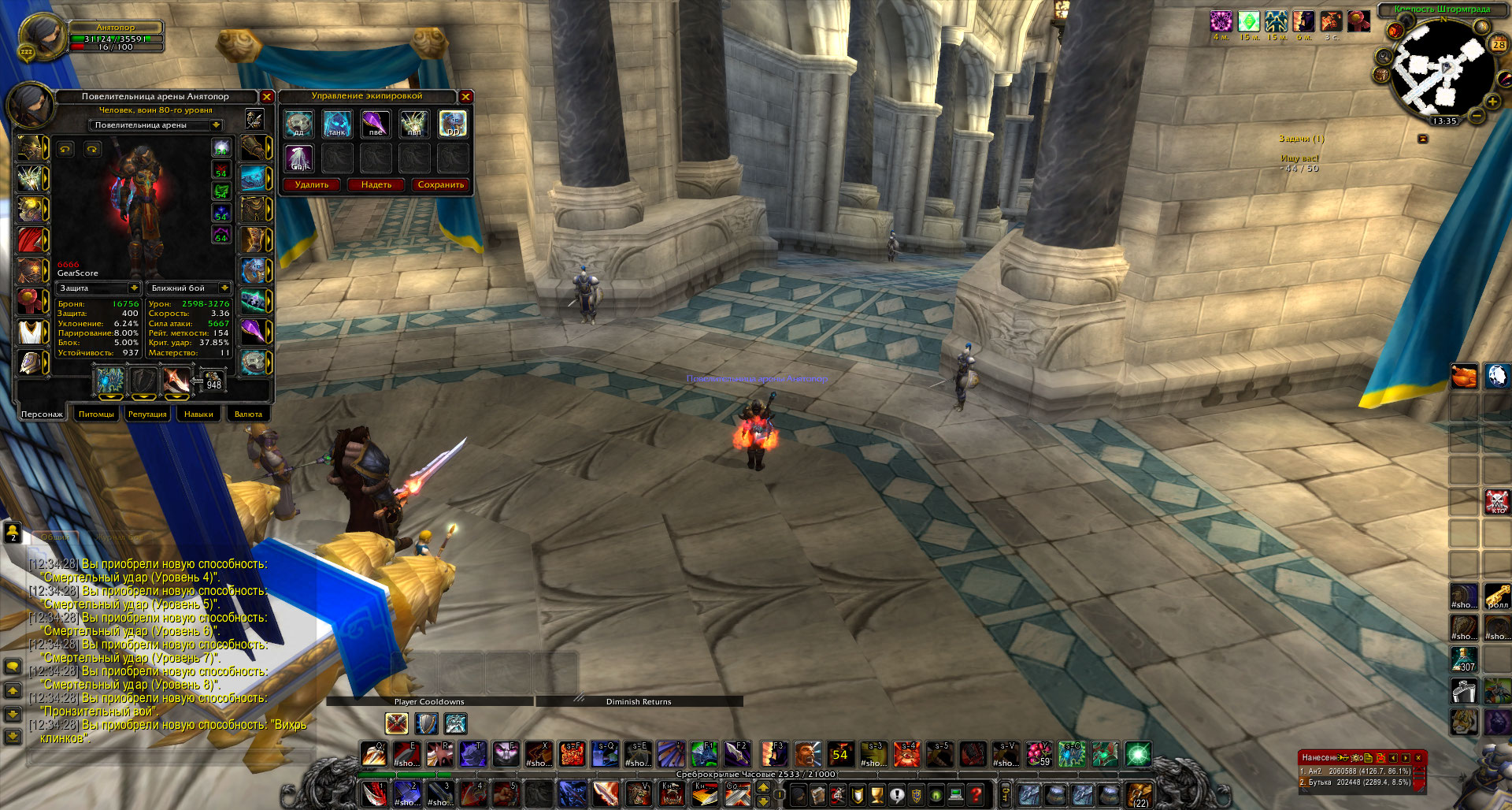The image size is (1512, 810).
Task: Click the Удалить button
Action: coord(312,185)
